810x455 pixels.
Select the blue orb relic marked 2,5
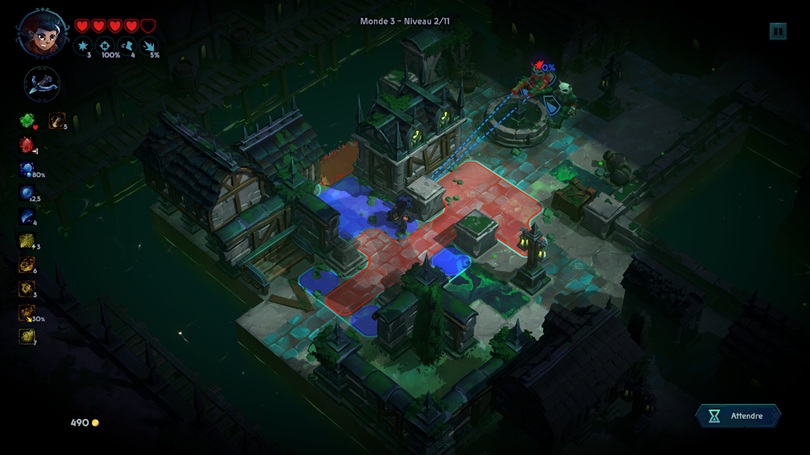27,193
